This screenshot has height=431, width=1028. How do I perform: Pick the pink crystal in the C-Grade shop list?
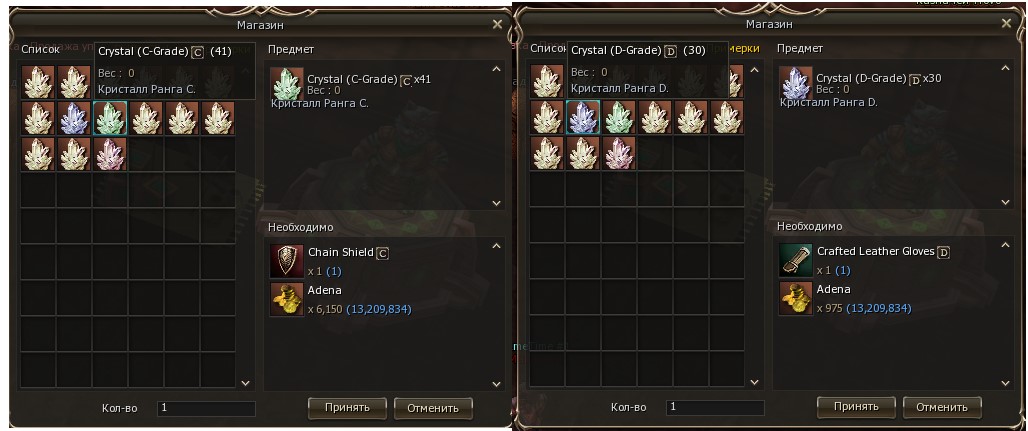[x=110, y=154]
